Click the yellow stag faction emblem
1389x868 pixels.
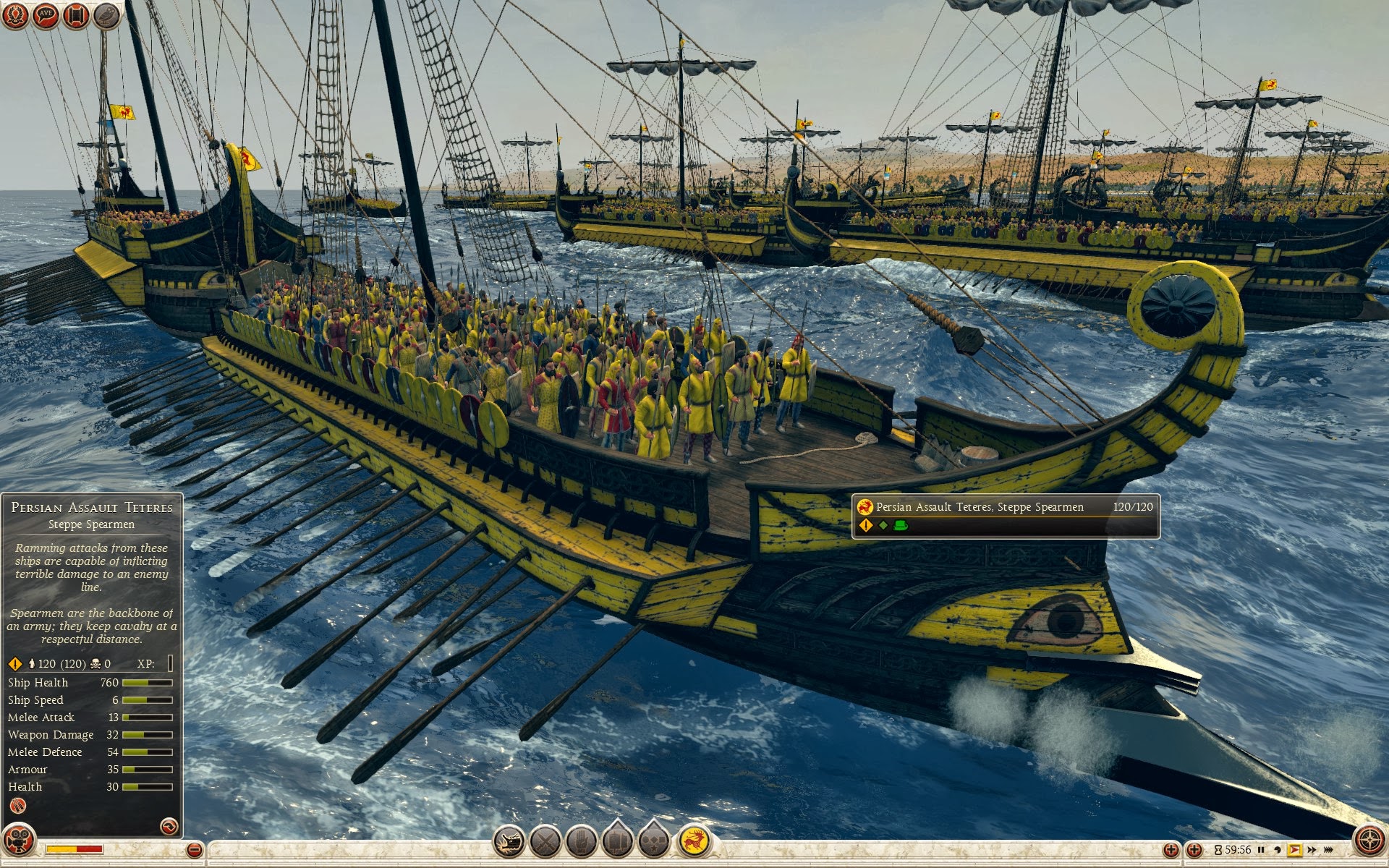[x=694, y=841]
